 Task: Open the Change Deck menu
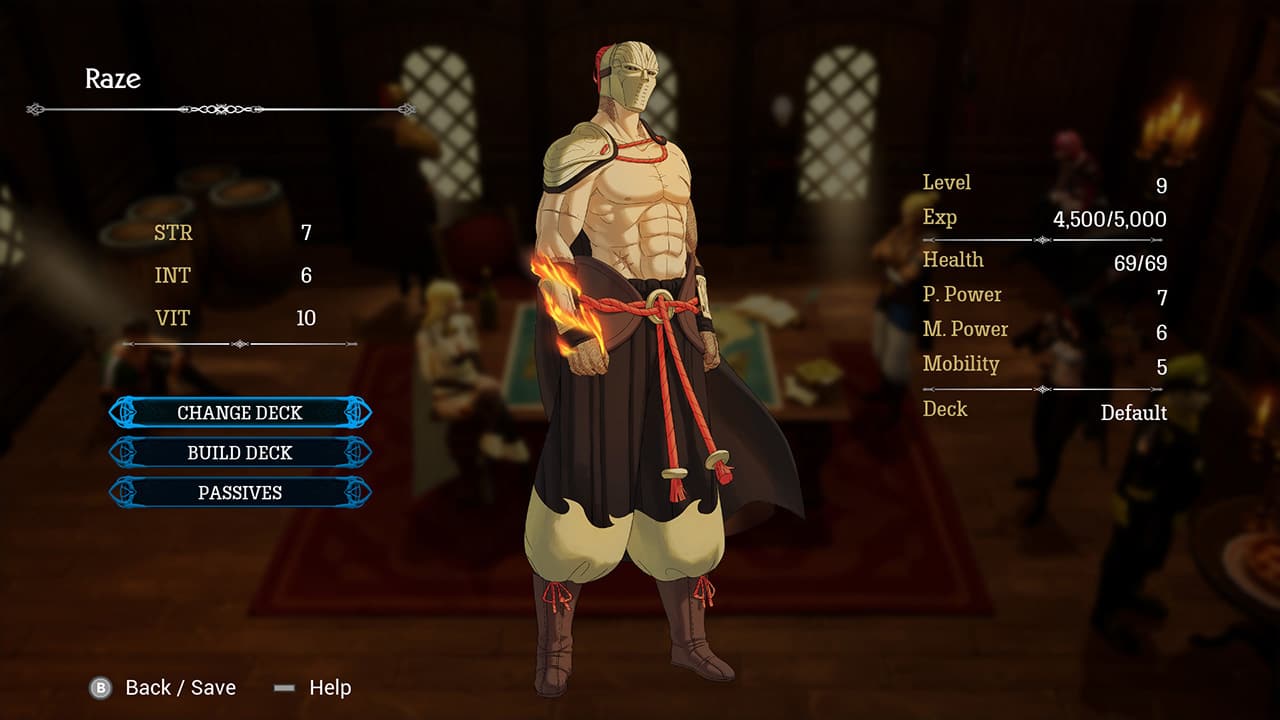click(239, 412)
